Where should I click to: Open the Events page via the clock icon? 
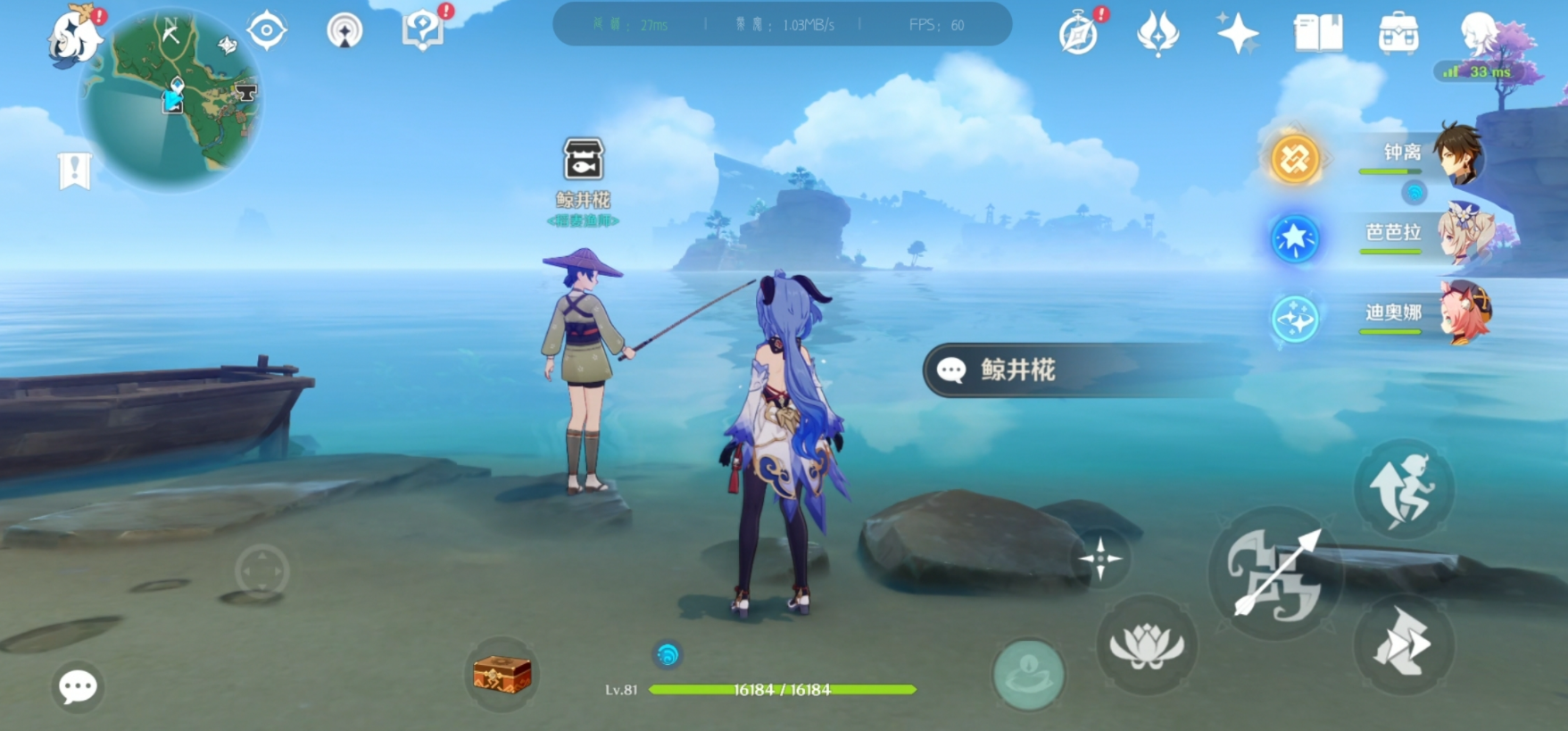1080,34
